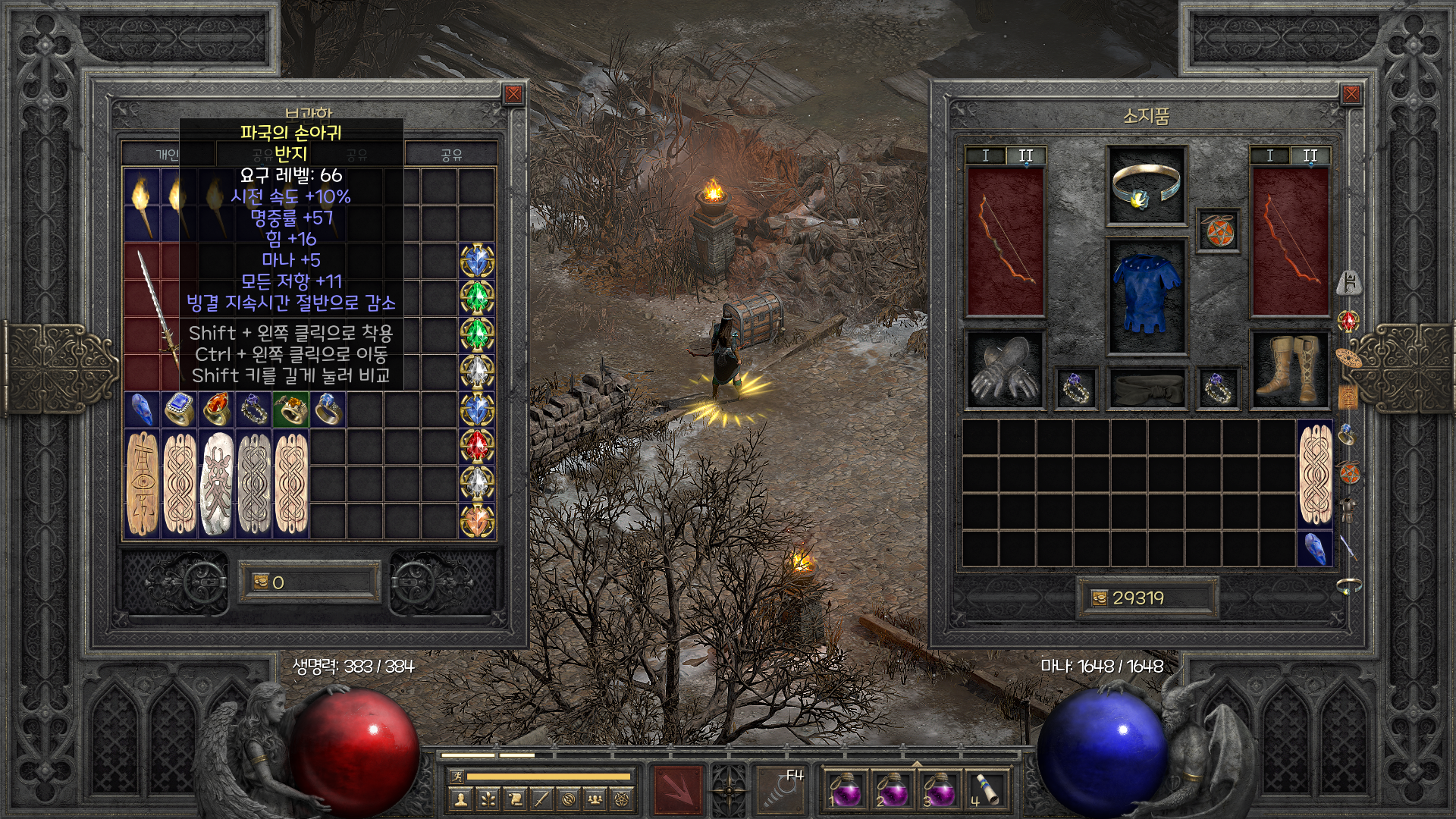The height and width of the screenshot is (819, 1456).
Task: Open the quest log scroll icon
Action: pos(515,799)
